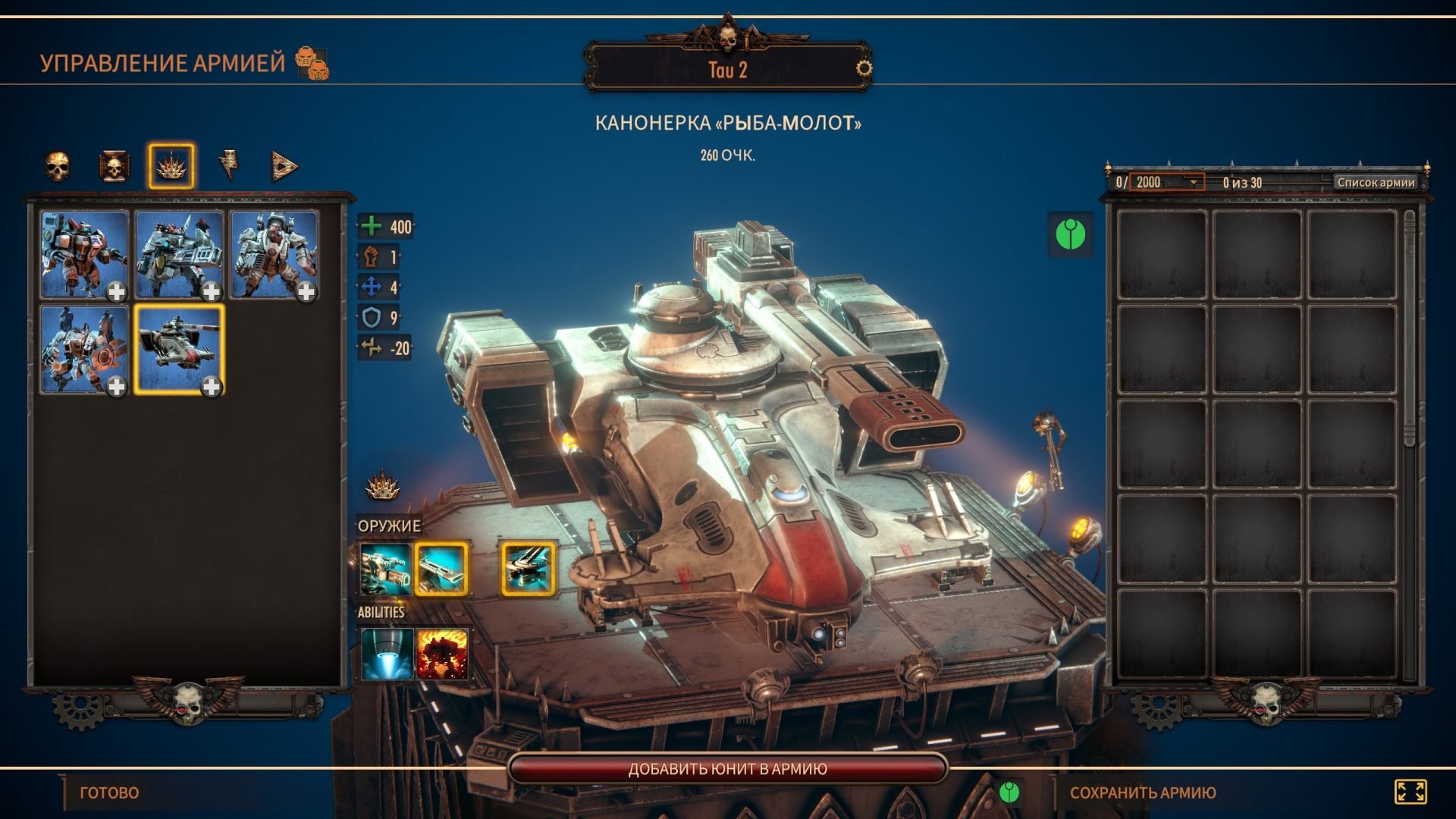Save the army with СОХРАНИТЬ АРМИЮ

pos(1142,792)
